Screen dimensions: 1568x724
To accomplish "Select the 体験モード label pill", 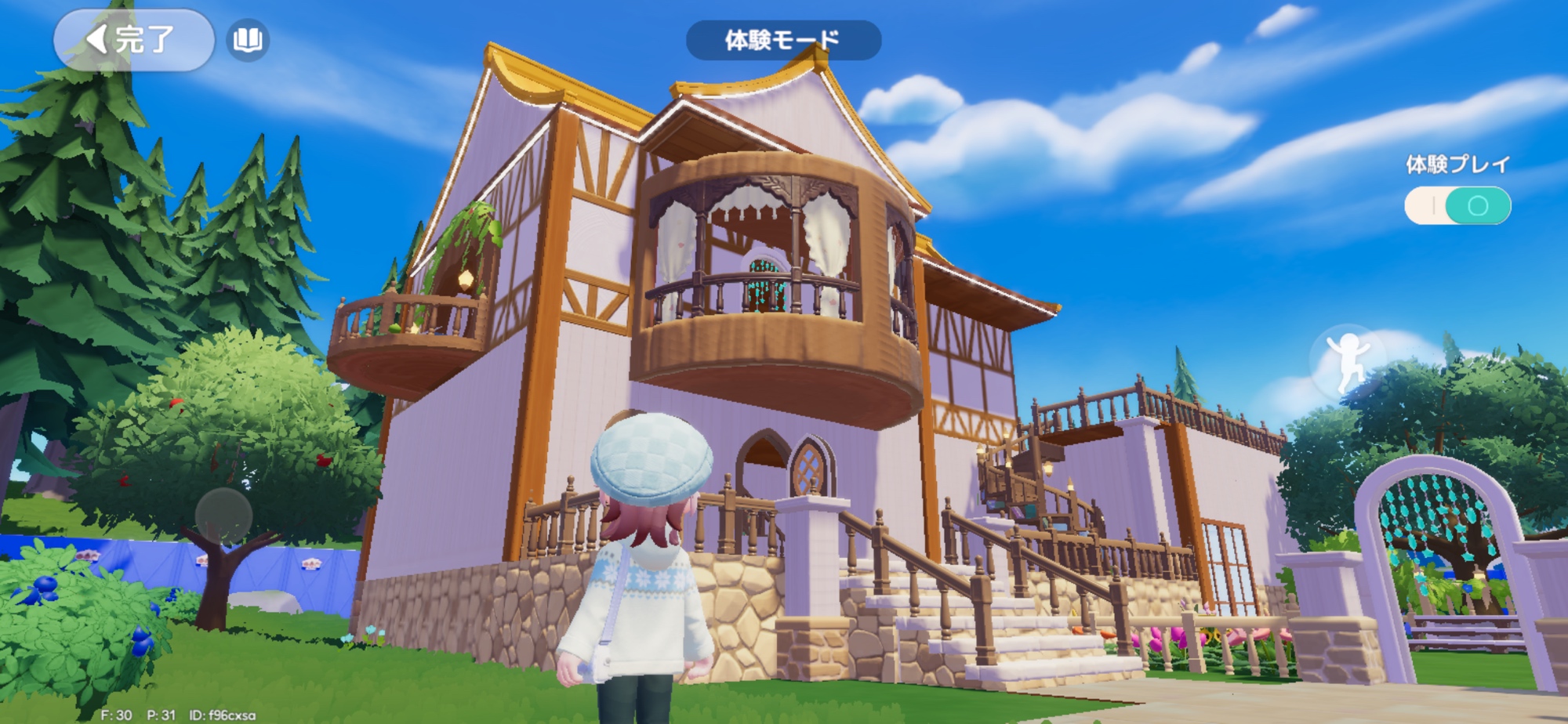I will pyautogui.click(x=783, y=40).
